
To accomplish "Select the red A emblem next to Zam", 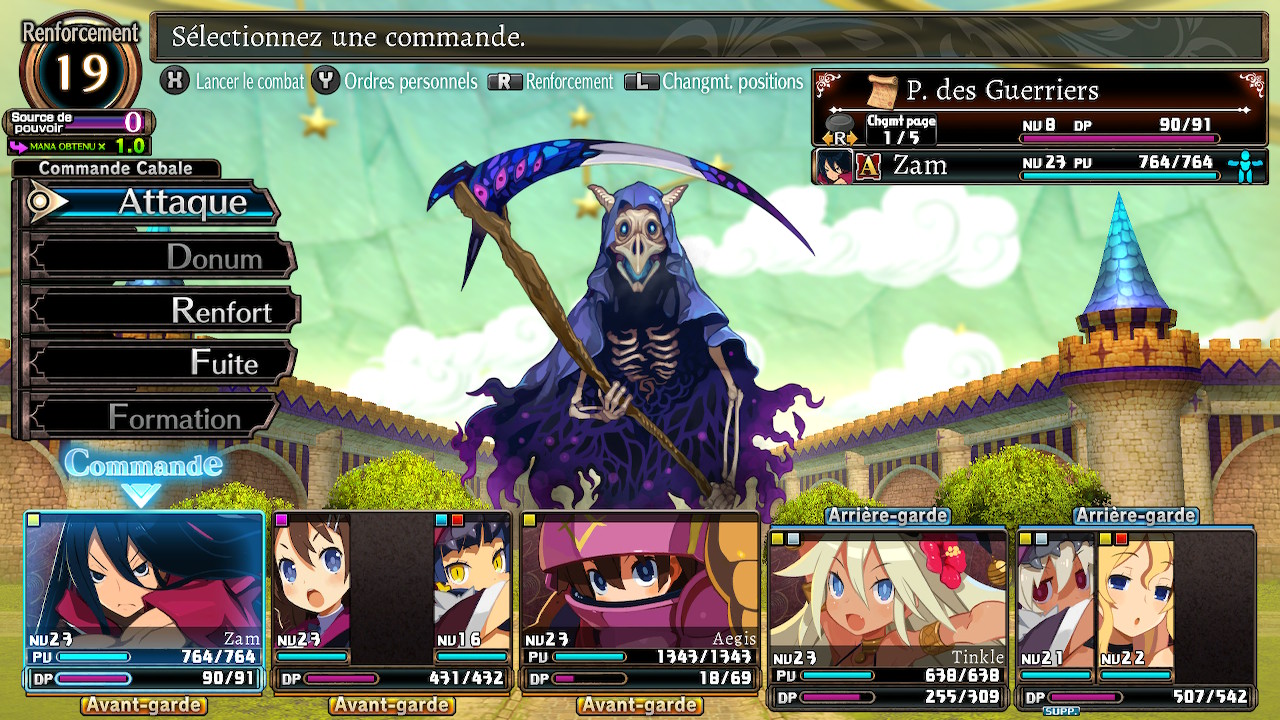I will click(869, 165).
